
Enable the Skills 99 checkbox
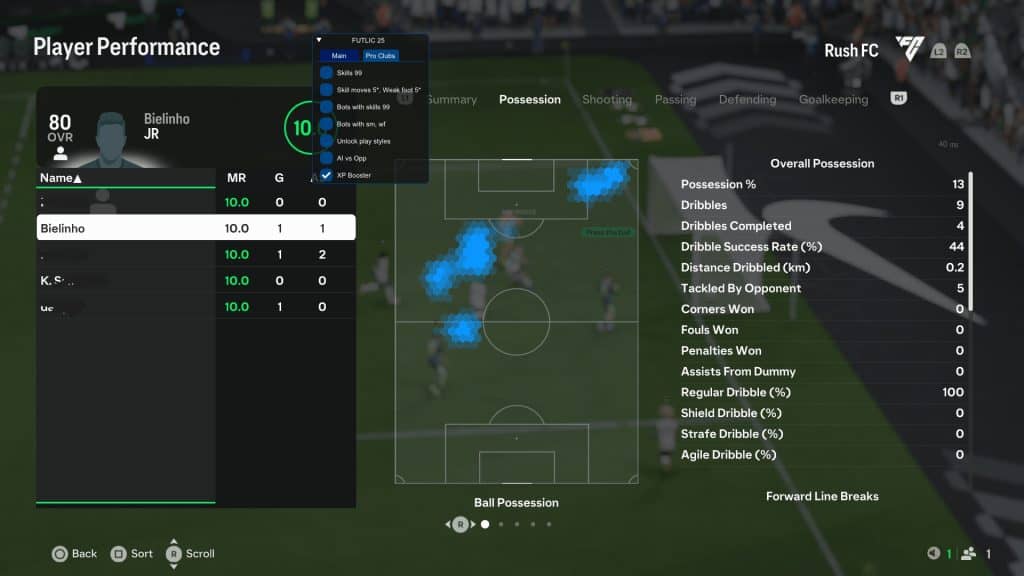point(326,73)
